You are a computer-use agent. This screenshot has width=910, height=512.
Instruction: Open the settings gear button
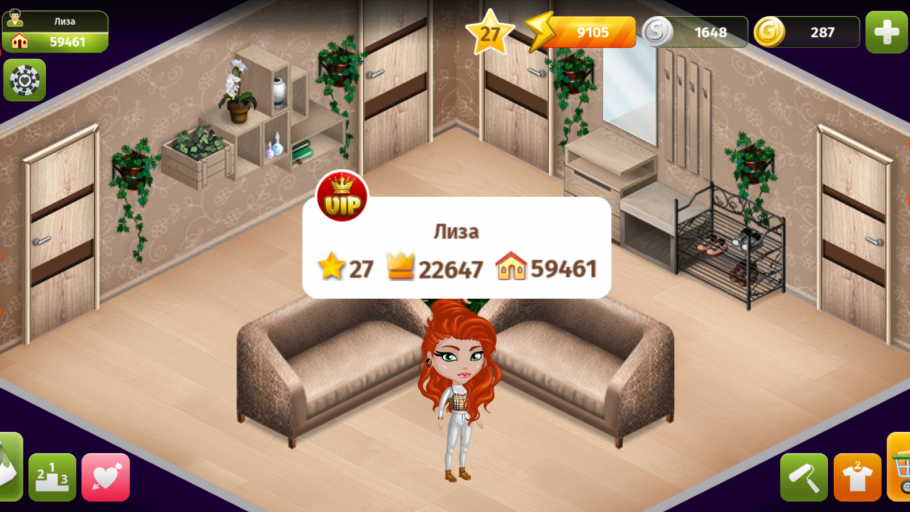pyautogui.click(x=24, y=80)
